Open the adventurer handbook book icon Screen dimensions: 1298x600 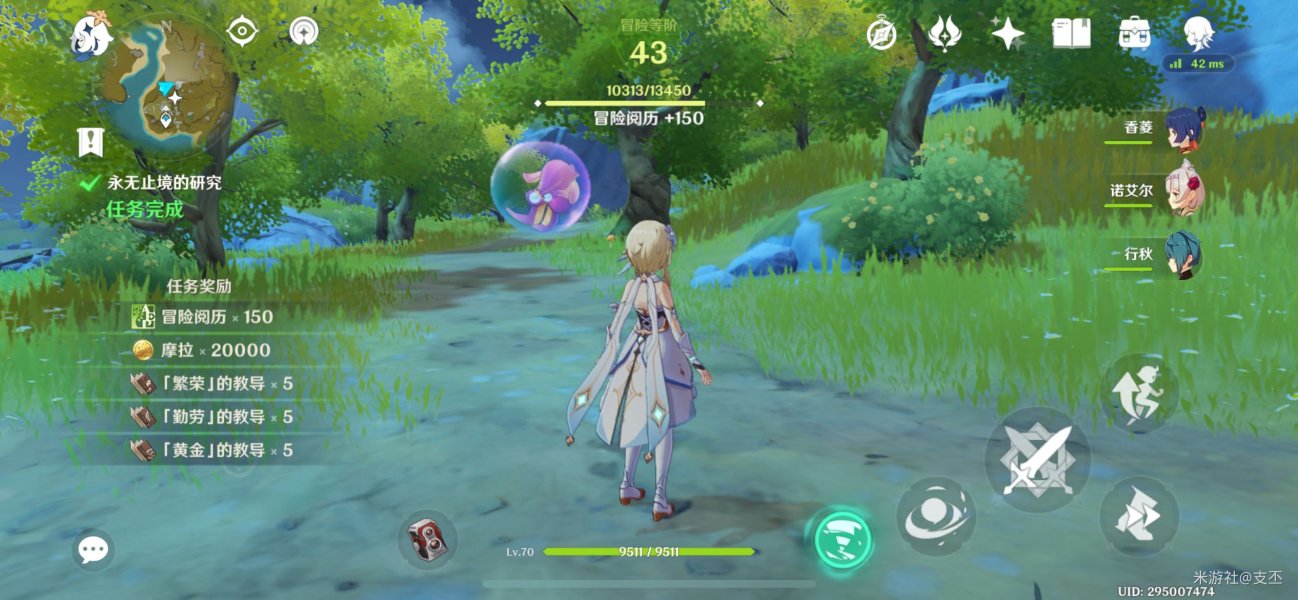pos(1071,34)
